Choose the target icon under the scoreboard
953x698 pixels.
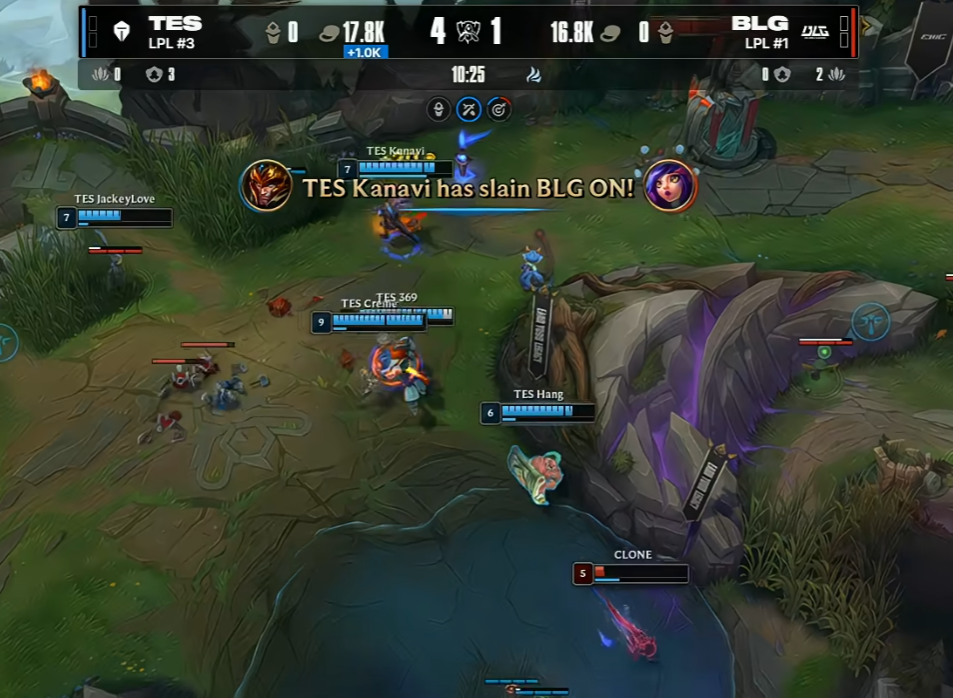pos(499,109)
